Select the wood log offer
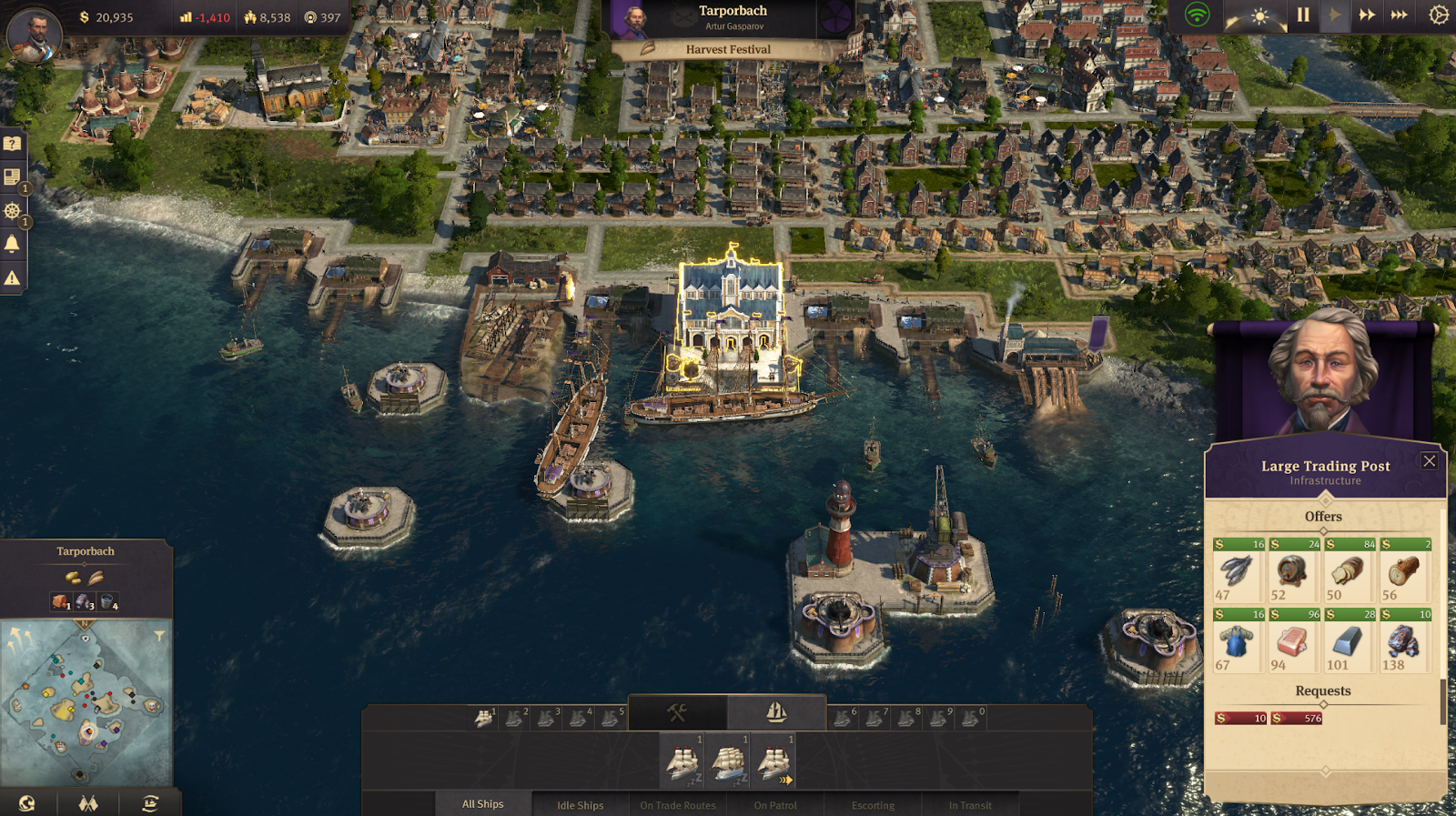The image size is (1456, 816). coord(1405,571)
